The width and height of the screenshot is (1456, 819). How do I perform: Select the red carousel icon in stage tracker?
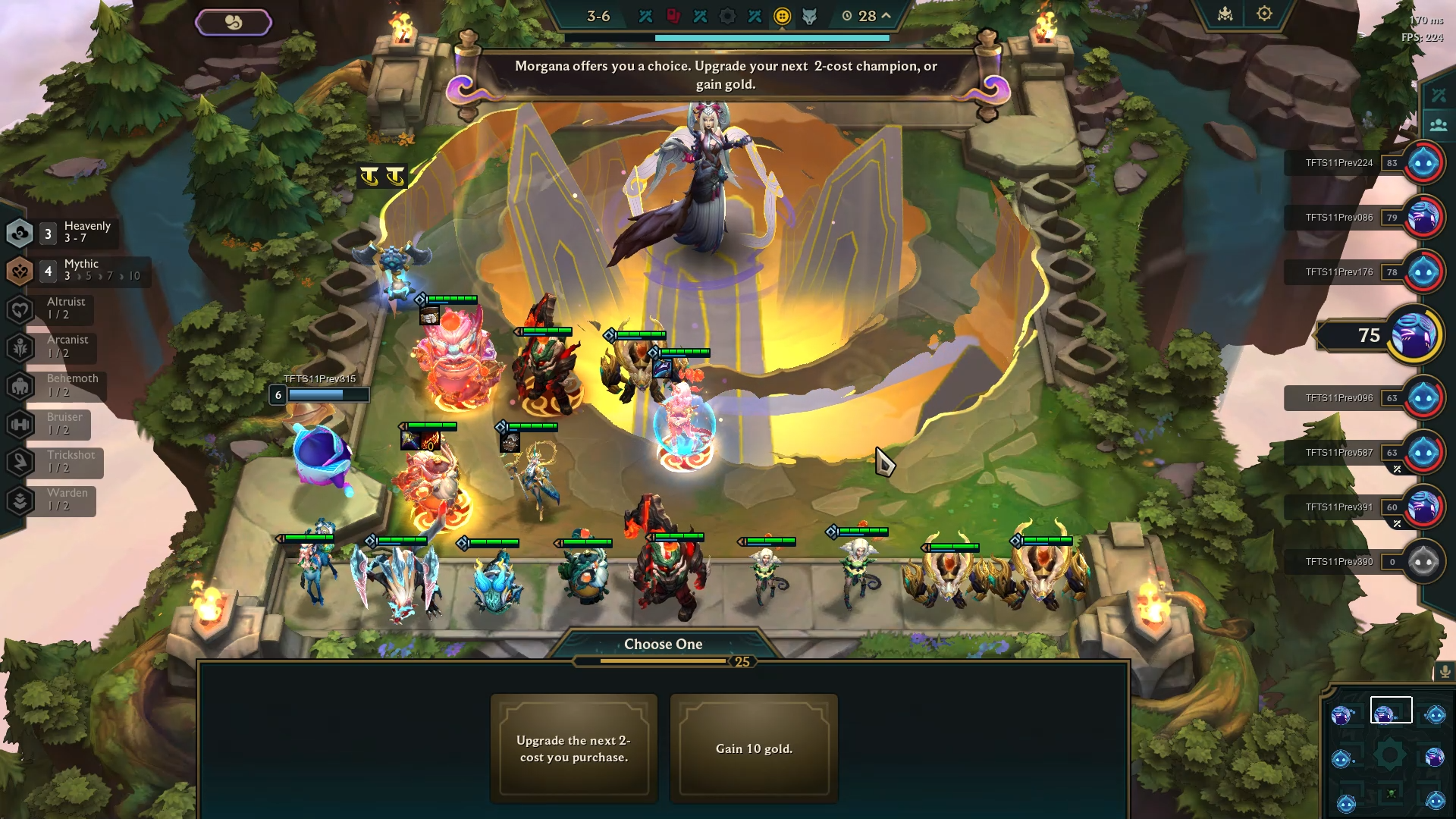click(673, 15)
